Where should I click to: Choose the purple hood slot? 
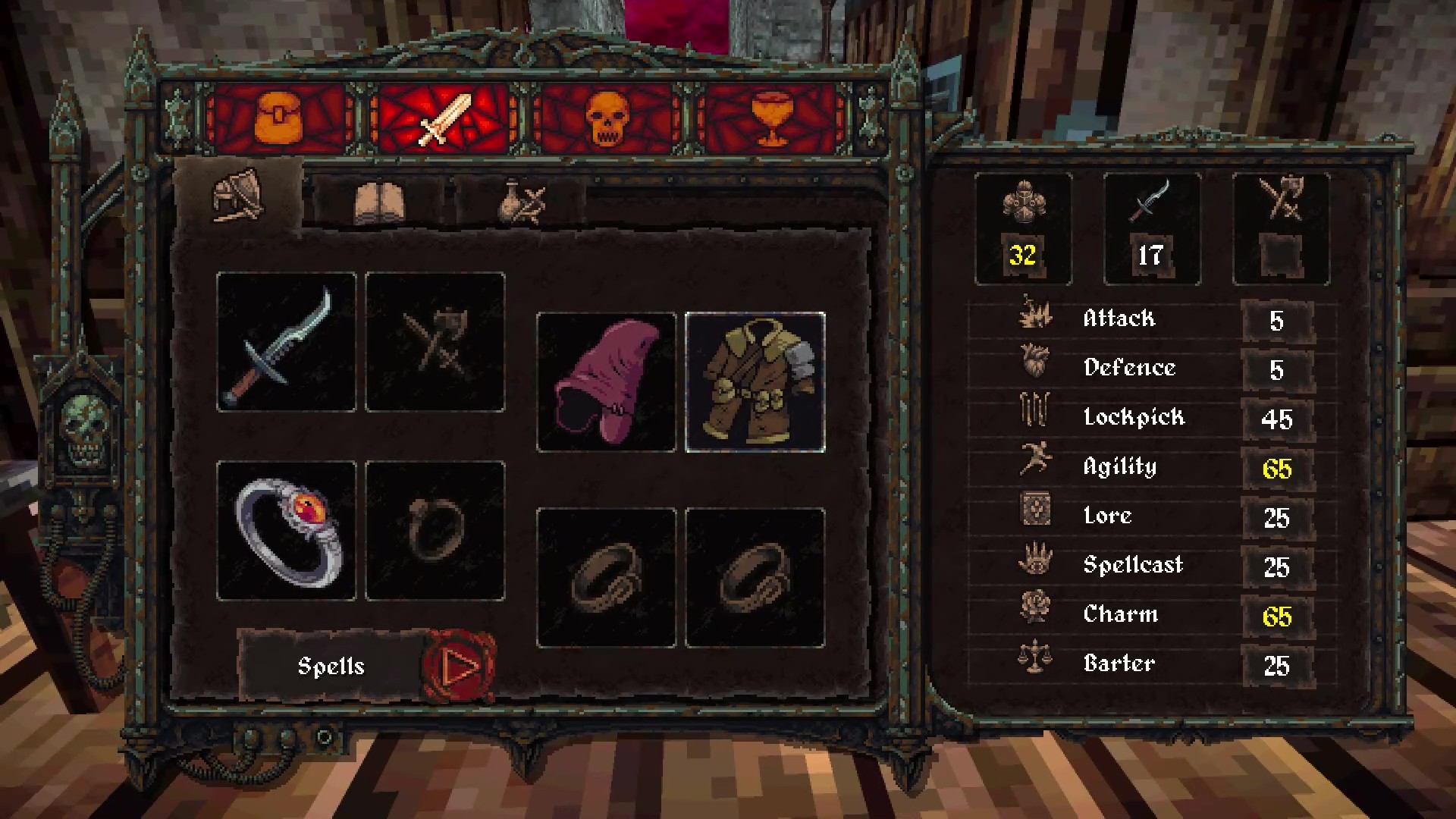click(x=606, y=382)
